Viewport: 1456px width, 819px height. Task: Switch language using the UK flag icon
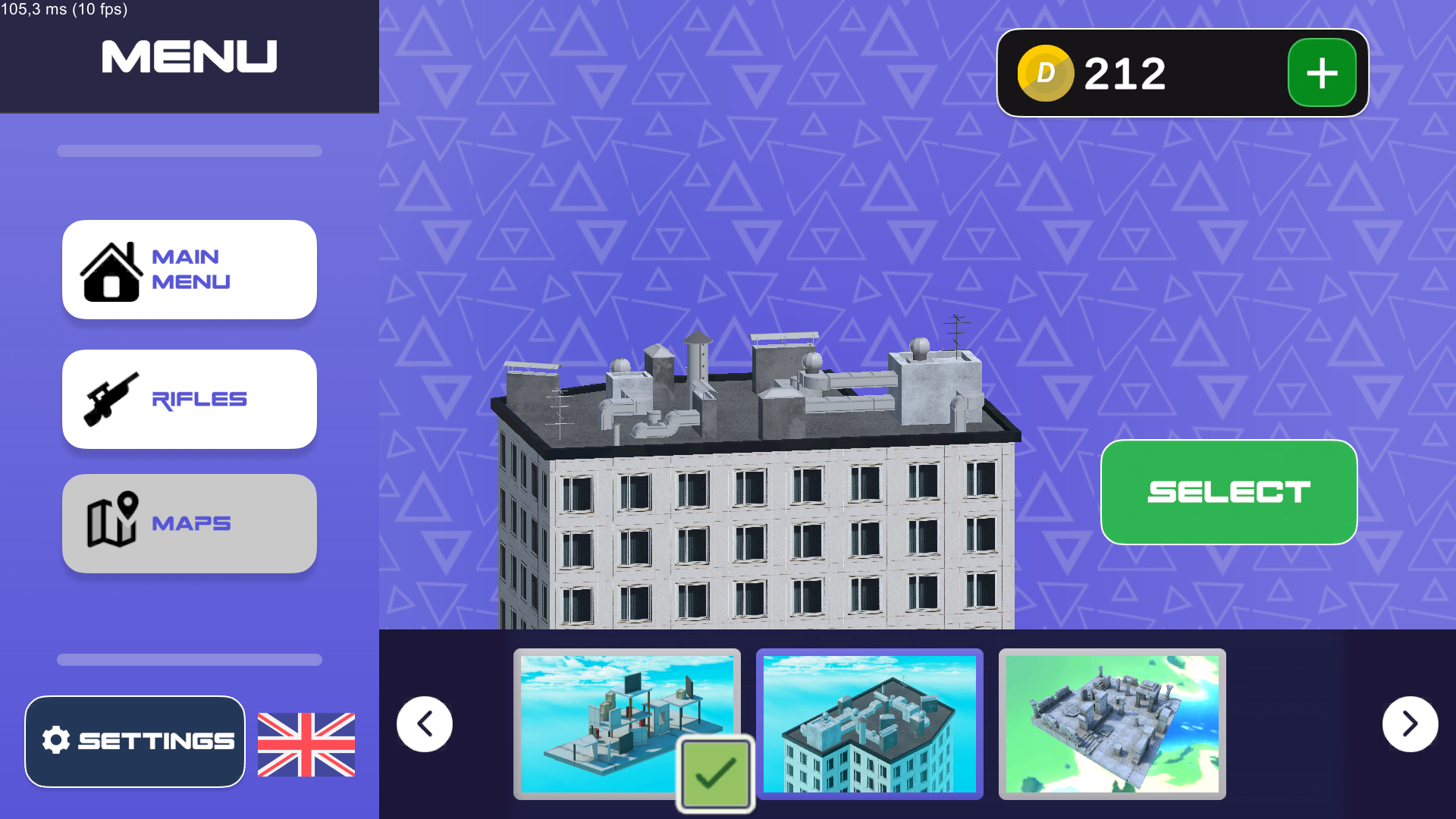point(306,745)
